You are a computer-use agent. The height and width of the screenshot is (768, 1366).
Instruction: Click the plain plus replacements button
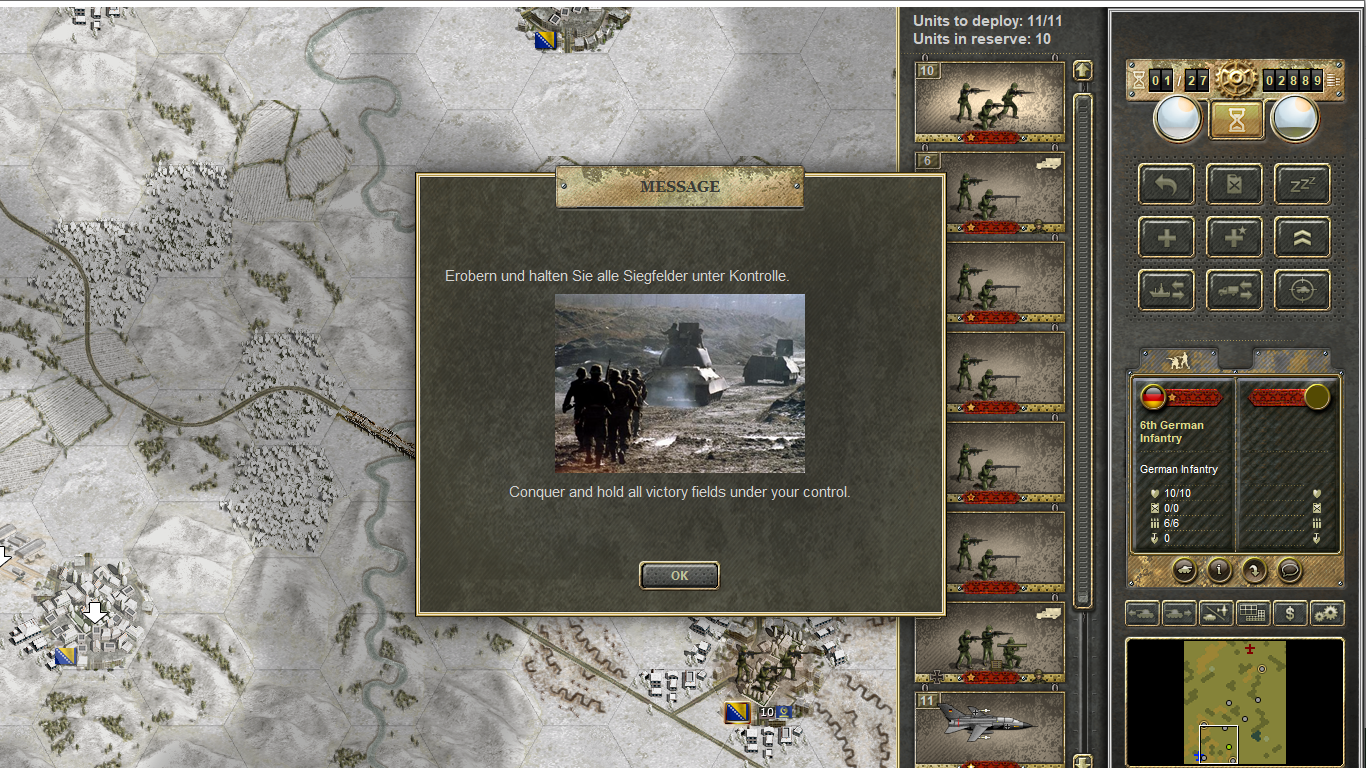[x=1166, y=238]
